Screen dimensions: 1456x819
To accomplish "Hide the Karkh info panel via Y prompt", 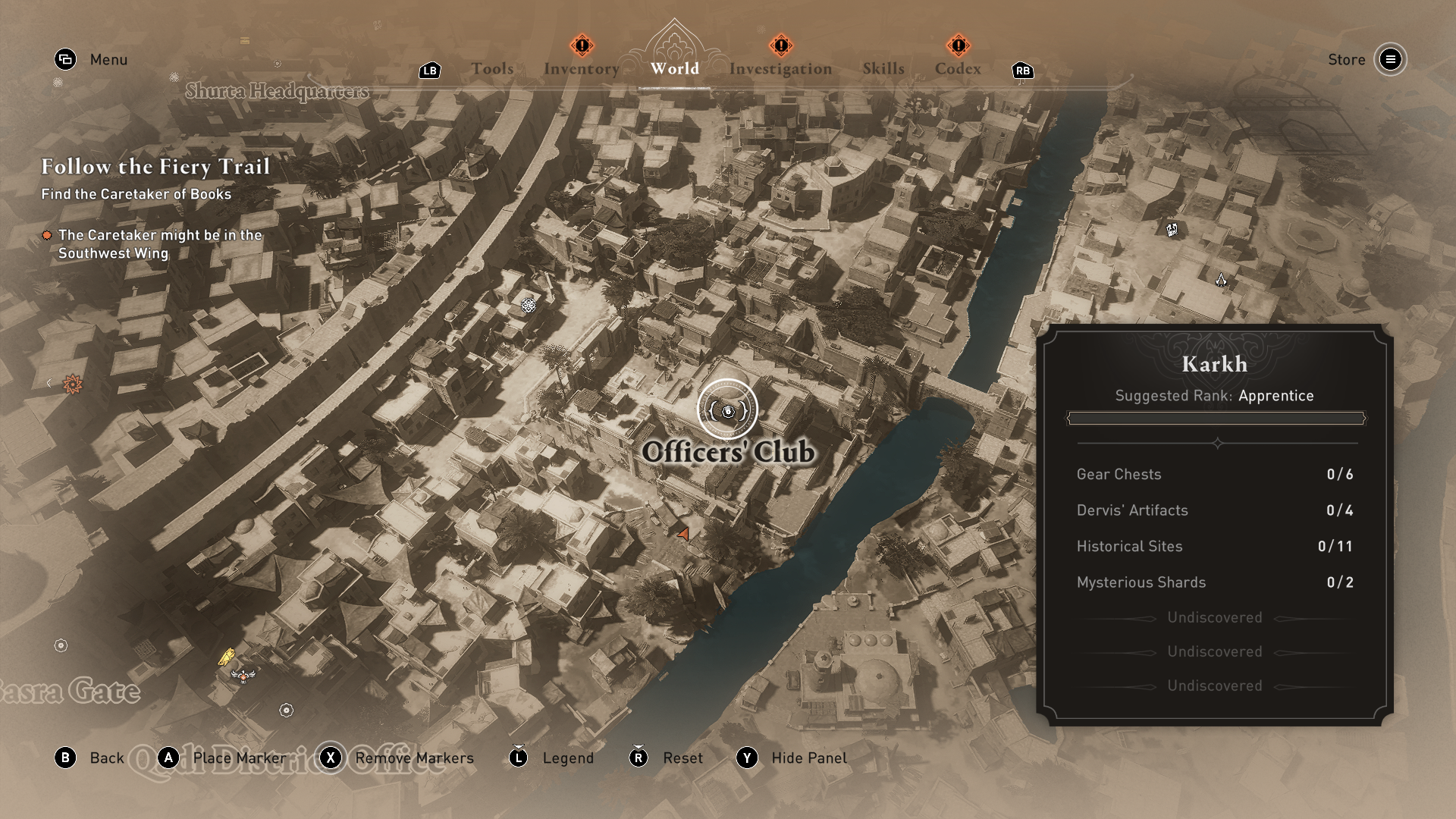I will 747,758.
